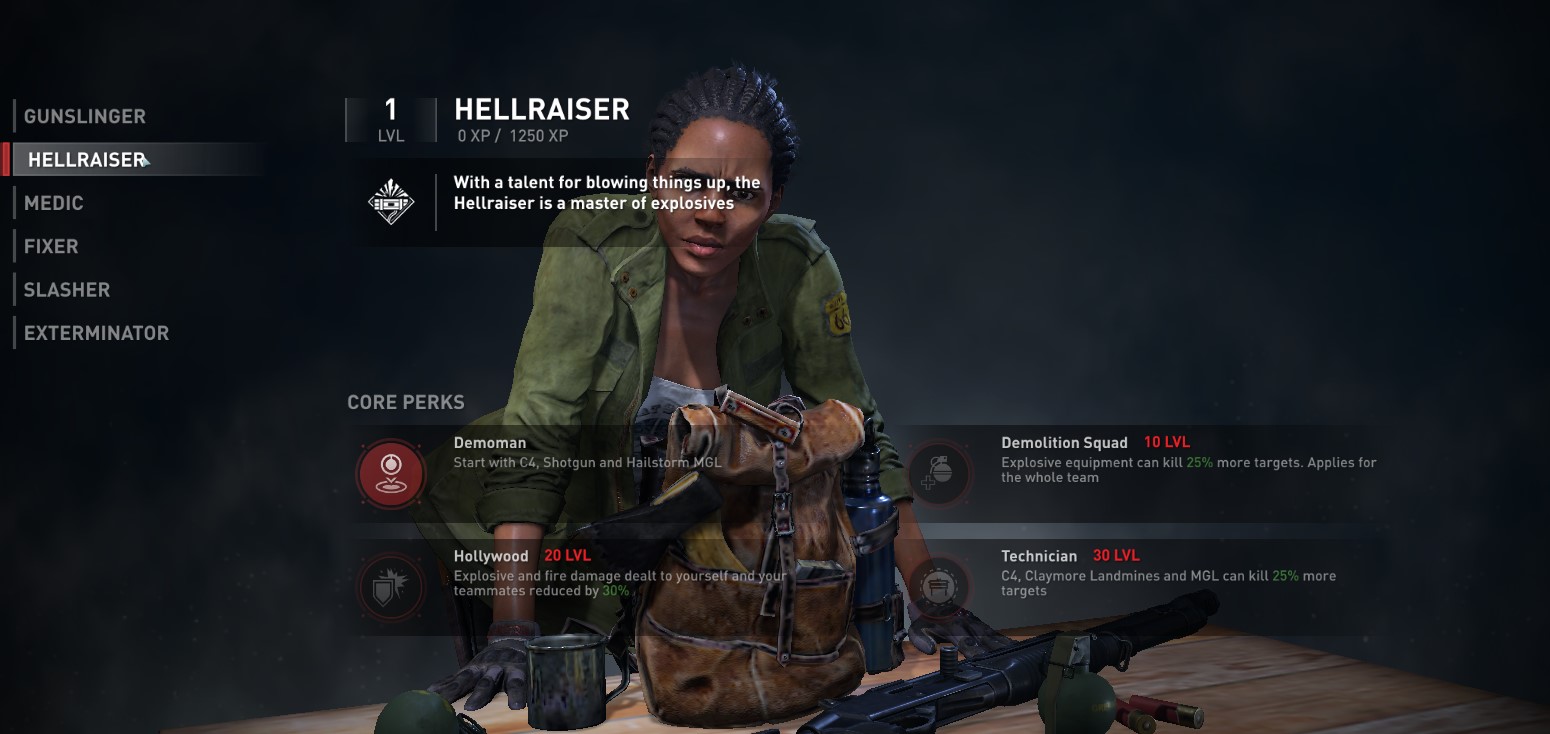Image resolution: width=1550 pixels, height=734 pixels.
Task: Open the Fixer class
Action: (x=51, y=246)
